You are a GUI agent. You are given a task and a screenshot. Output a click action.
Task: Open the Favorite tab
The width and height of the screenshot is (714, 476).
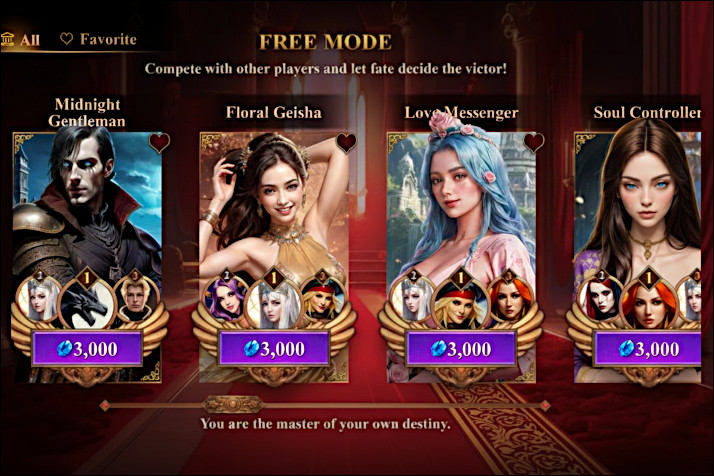[x=98, y=40]
